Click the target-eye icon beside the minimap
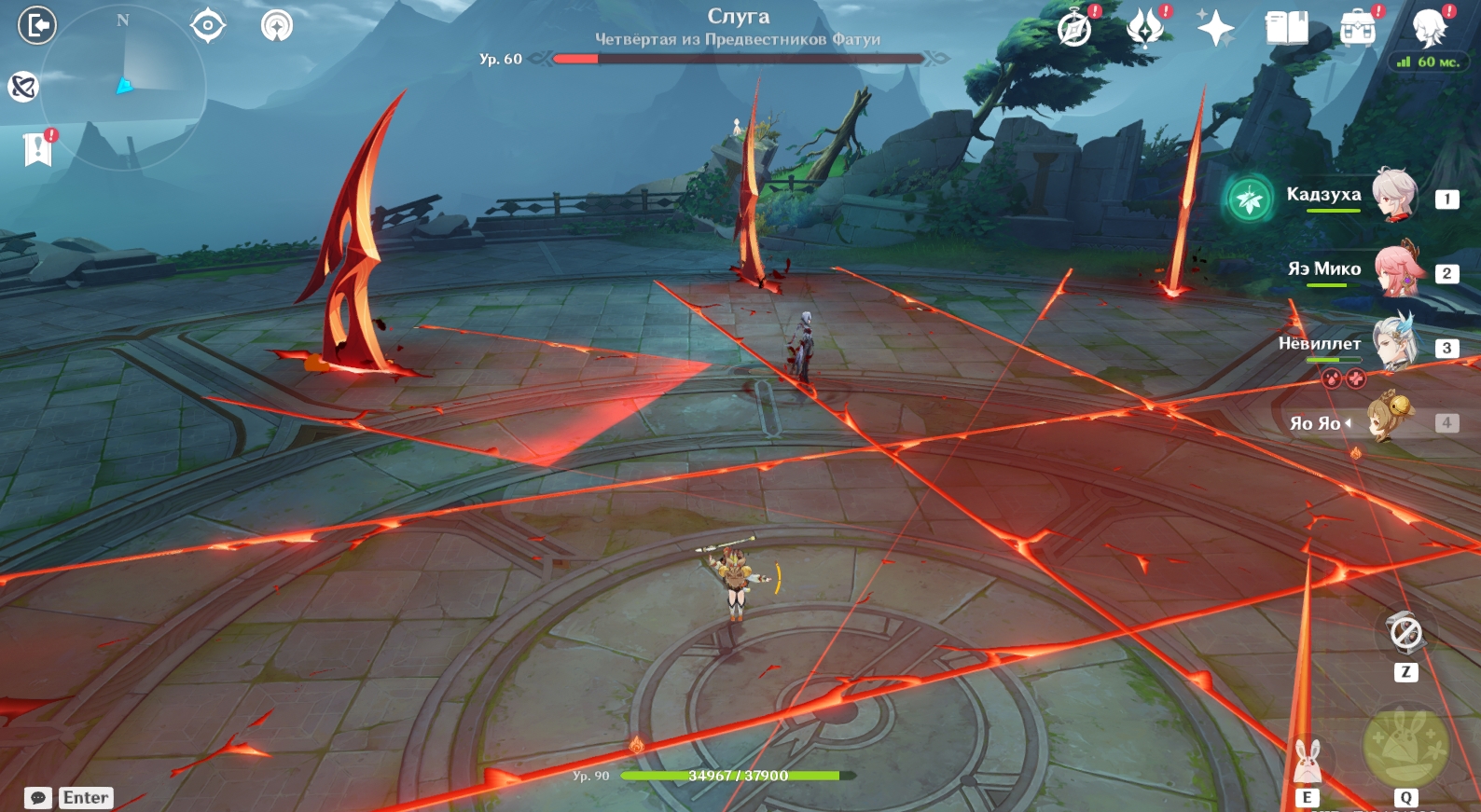Image resolution: width=1481 pixels, height=812 pixels. [207, 25]
